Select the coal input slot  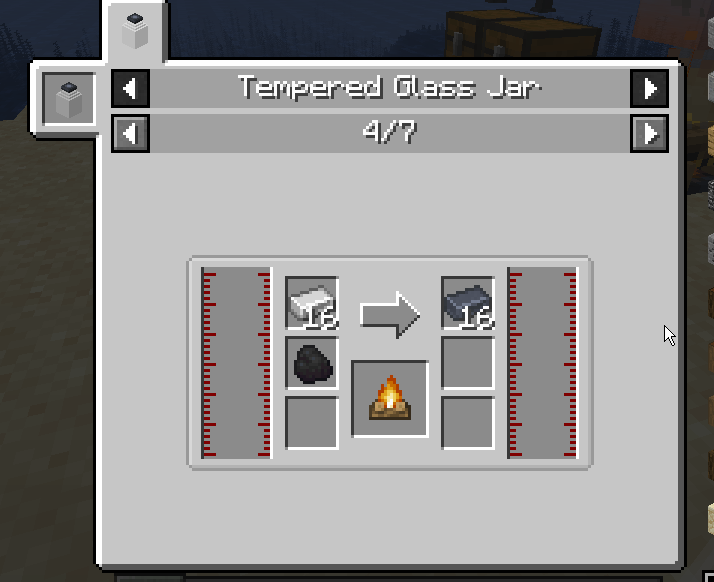pyautogui.click(x=312, y=363)
